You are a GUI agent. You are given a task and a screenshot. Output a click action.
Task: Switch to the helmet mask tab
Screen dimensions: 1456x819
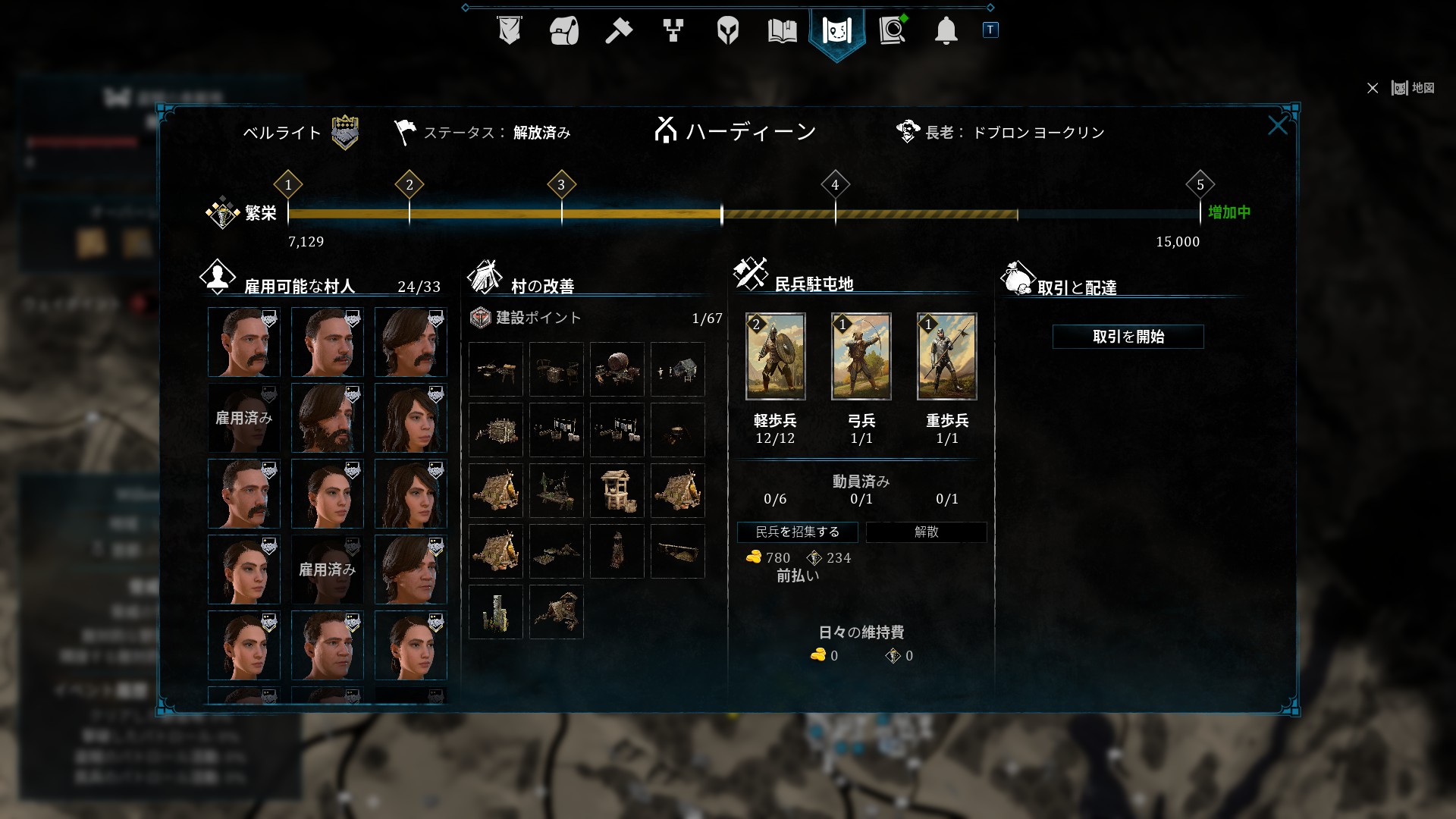point(727,31)
